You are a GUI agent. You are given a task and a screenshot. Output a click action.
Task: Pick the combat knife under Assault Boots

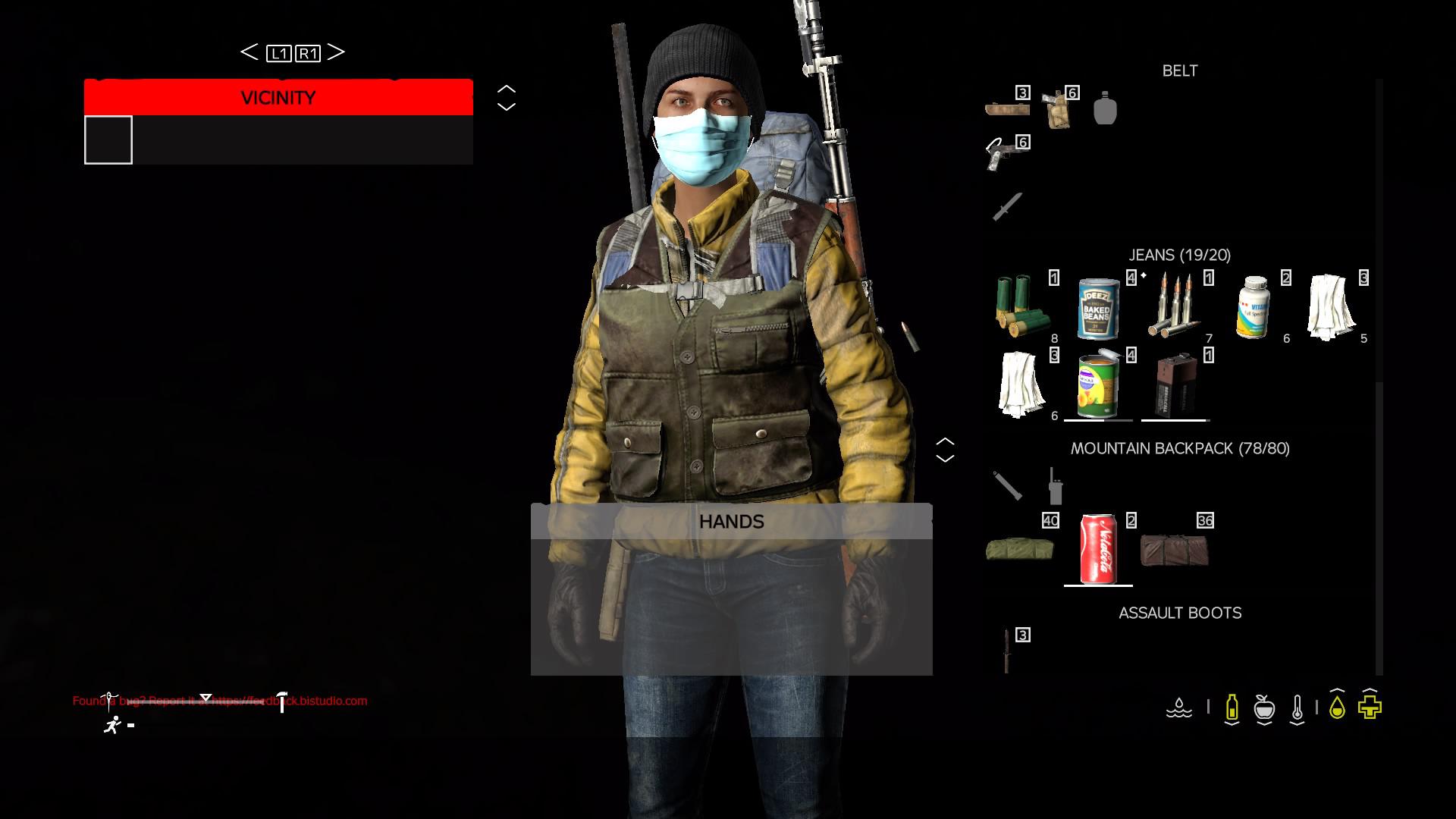click(x=1007, y=648)
